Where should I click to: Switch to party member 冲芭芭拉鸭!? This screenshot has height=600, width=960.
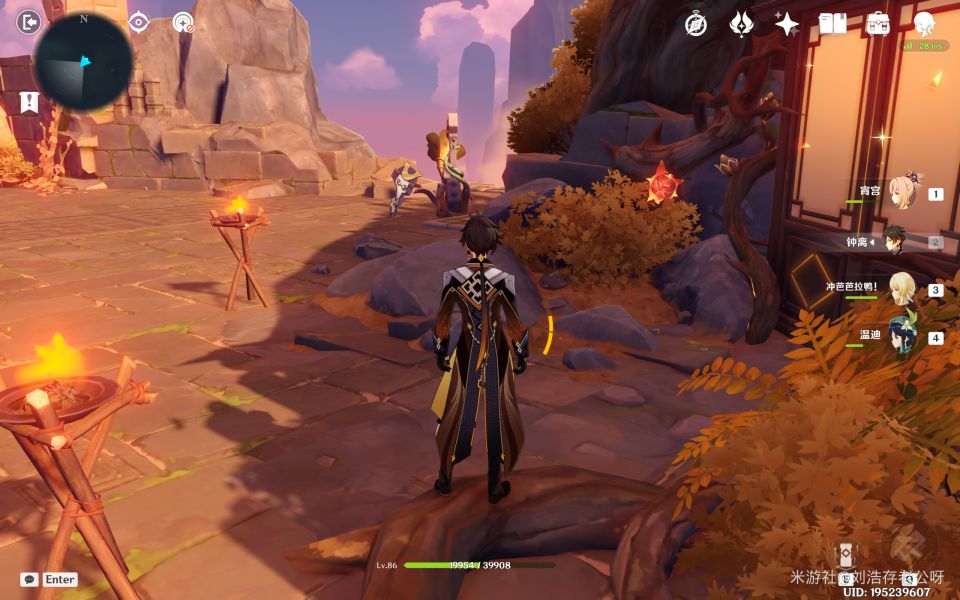pyautogui.click(x=903, y=290)
